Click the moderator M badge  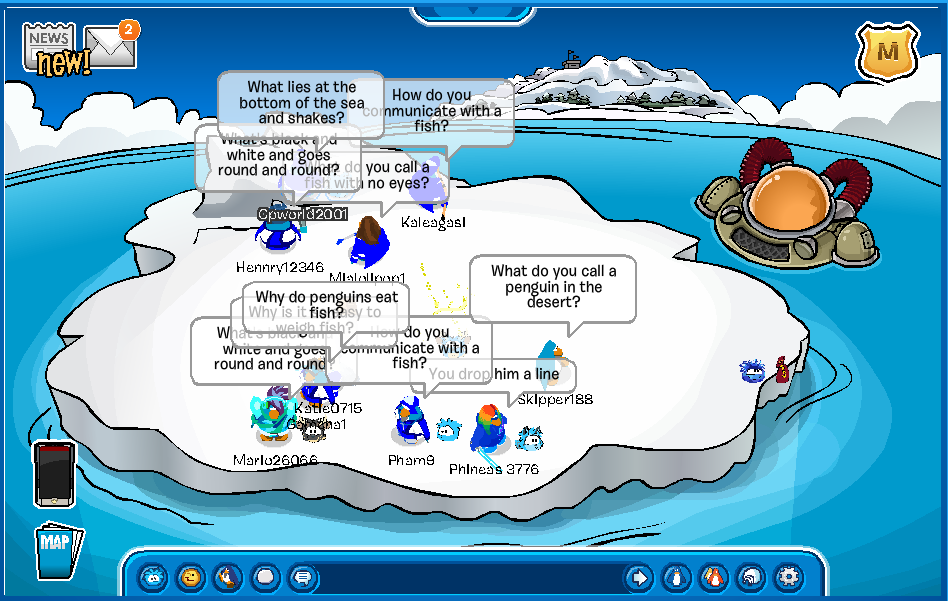coord(884,52)
